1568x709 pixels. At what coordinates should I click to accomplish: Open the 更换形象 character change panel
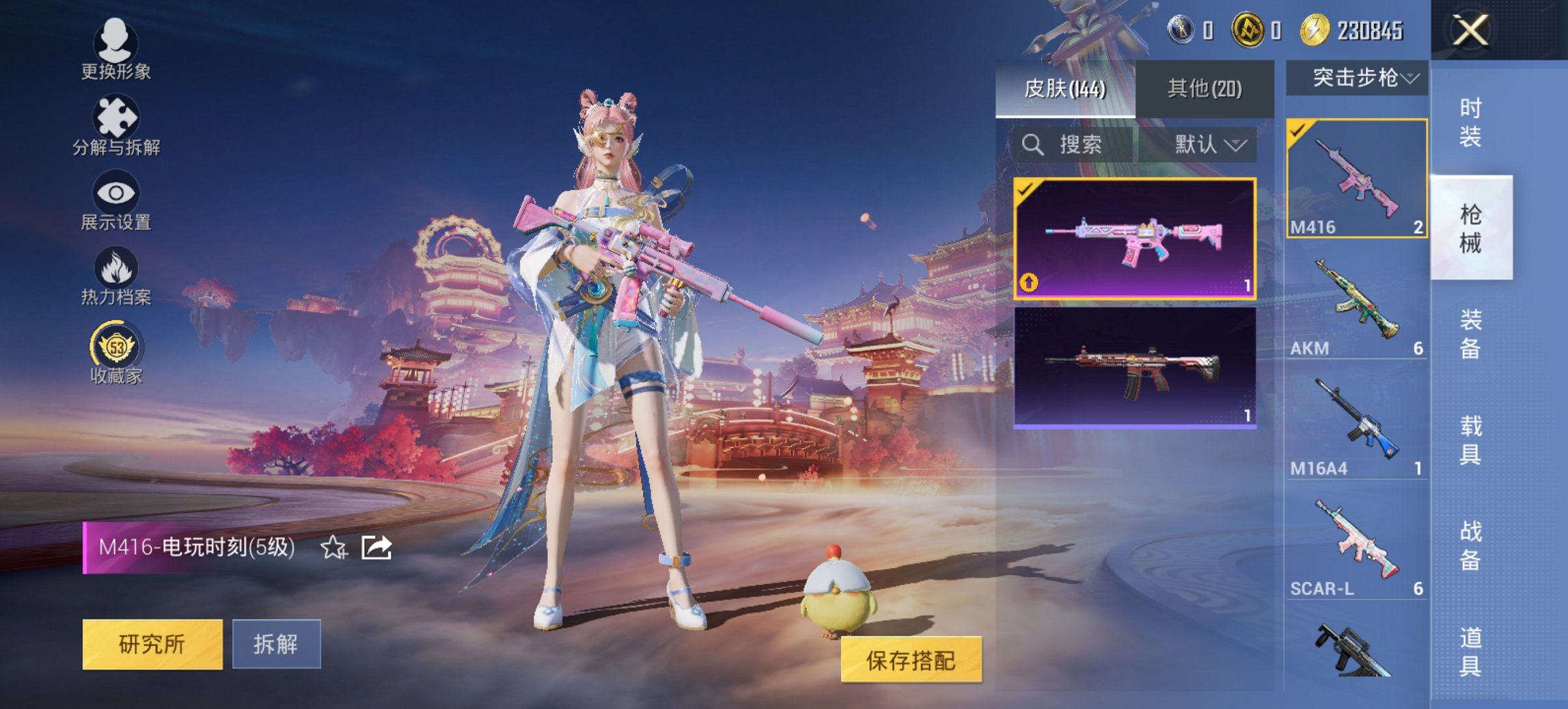click(115, 51)
